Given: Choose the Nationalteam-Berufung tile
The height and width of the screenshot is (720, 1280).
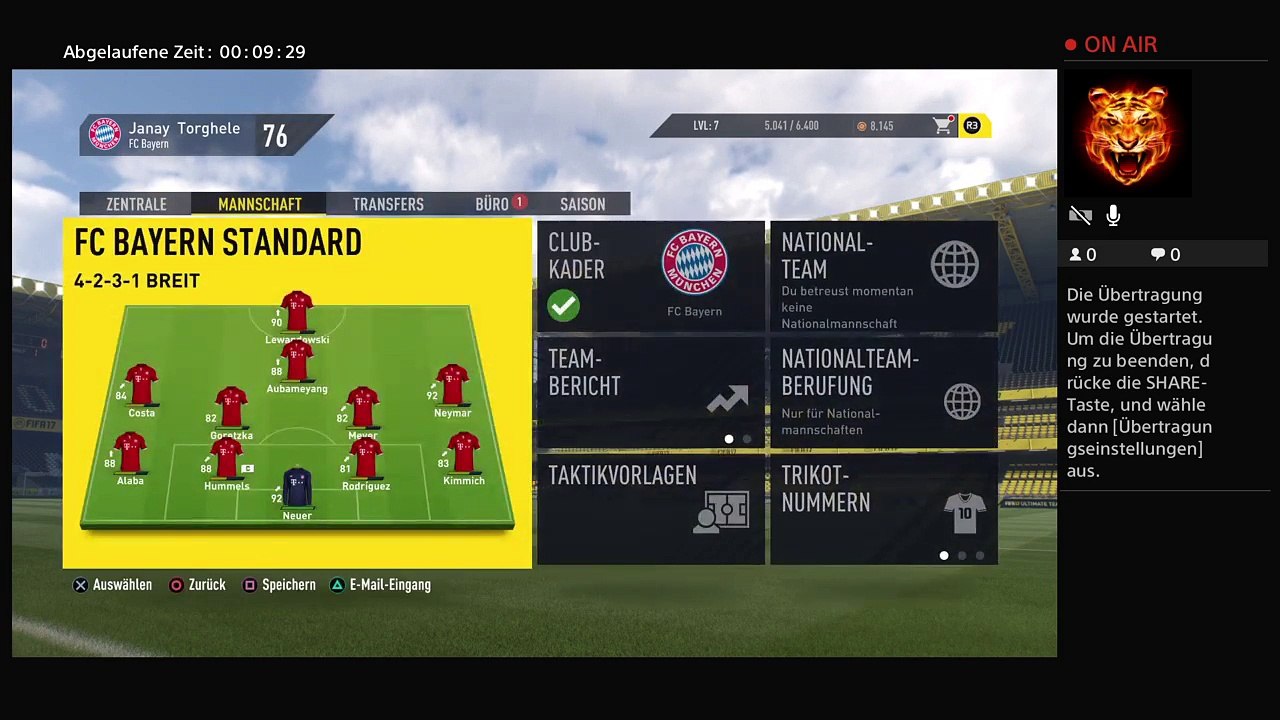Looking at the screenshot, I should point(884,392).
